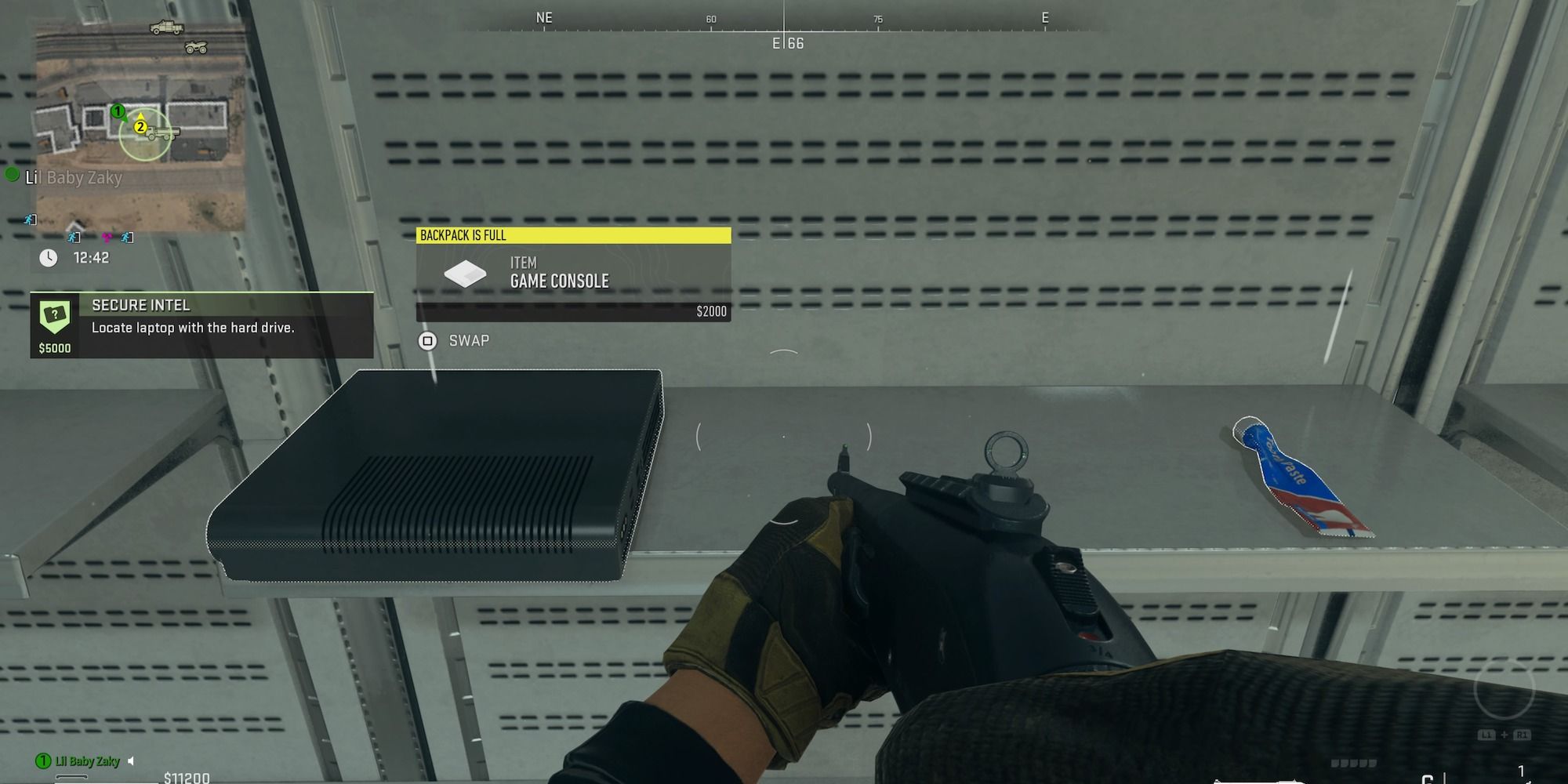Click the square button icon next to SWAP
The width and height of the screenshot is (1568, 784).
[428, 340]
